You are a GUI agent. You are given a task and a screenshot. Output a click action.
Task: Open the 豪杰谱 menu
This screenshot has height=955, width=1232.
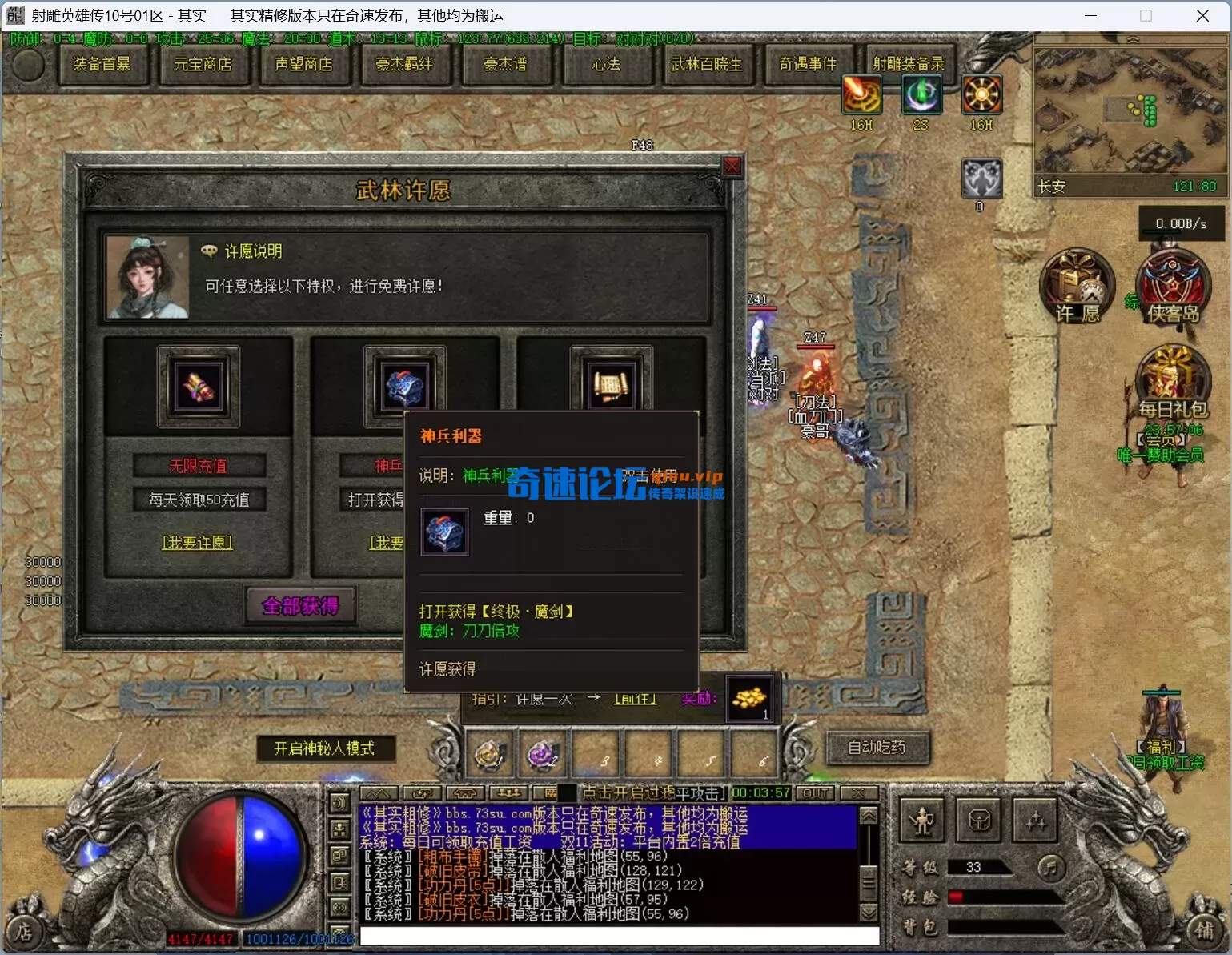tap(505, 64)
